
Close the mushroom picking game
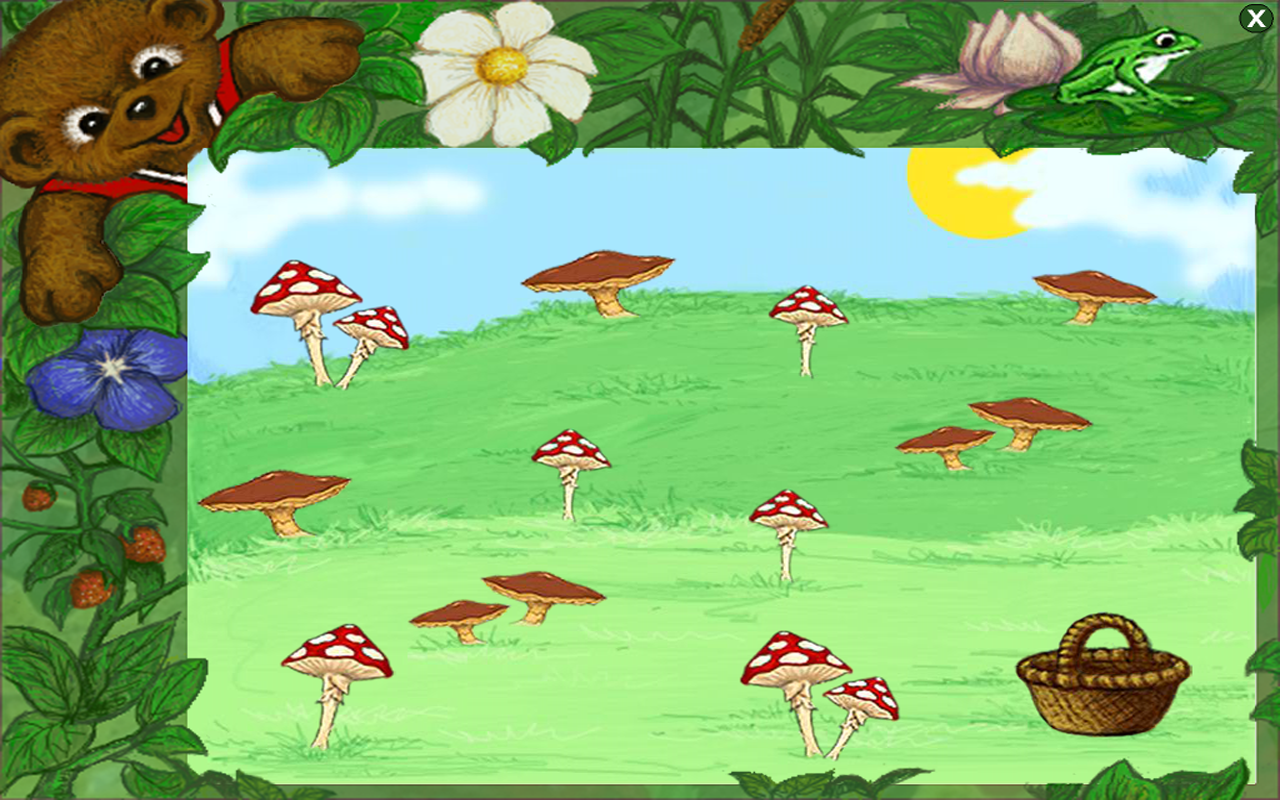pos(1256,18)
